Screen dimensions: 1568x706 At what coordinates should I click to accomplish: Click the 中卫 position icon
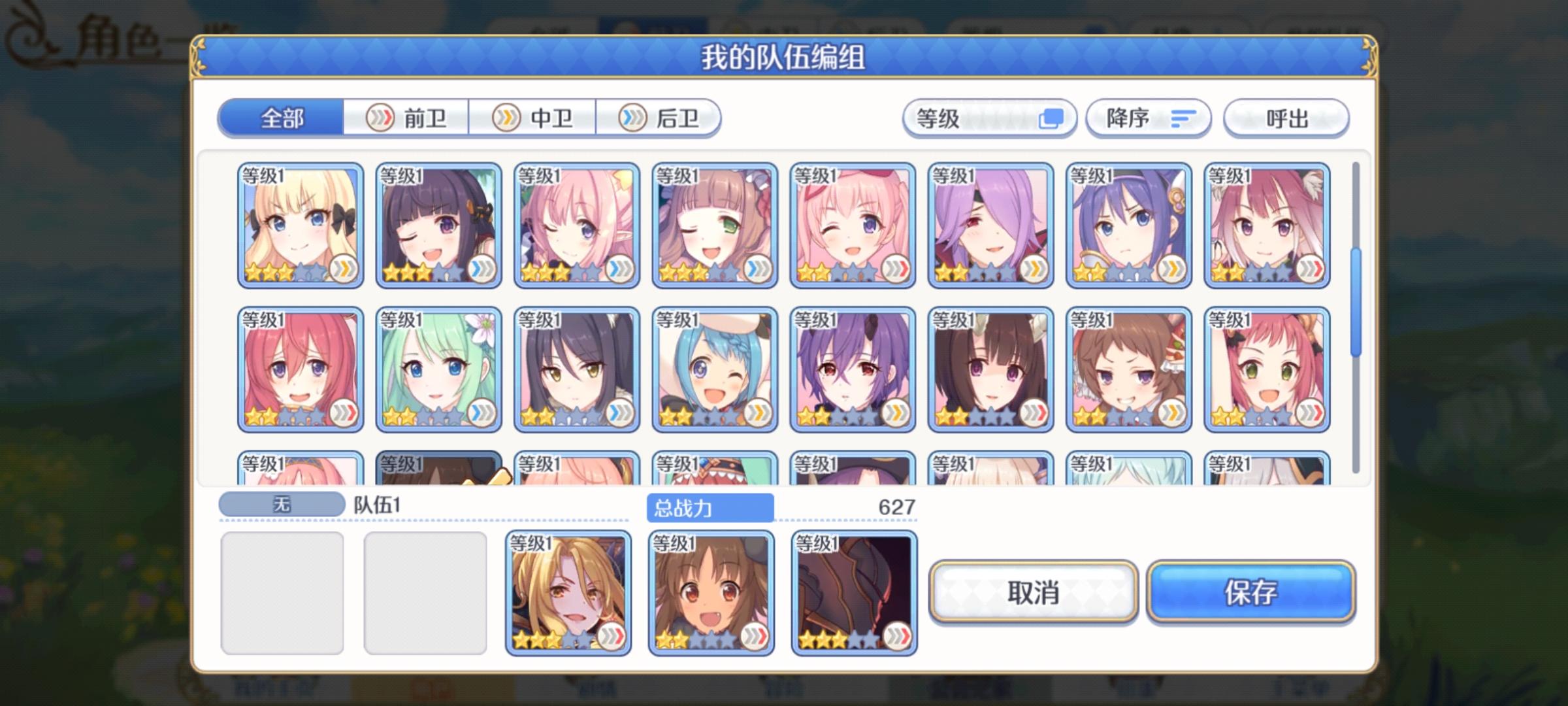pos(506,119)
